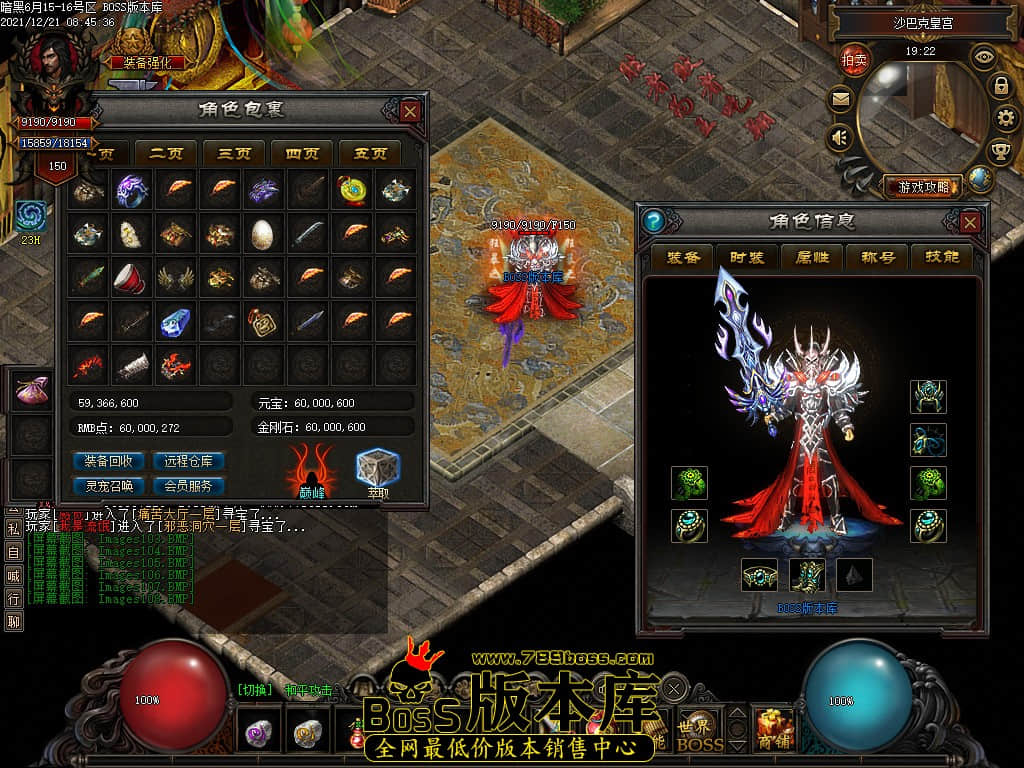Open the mail envelope icon
This screenshot has height=768, width=1024.
840,99
